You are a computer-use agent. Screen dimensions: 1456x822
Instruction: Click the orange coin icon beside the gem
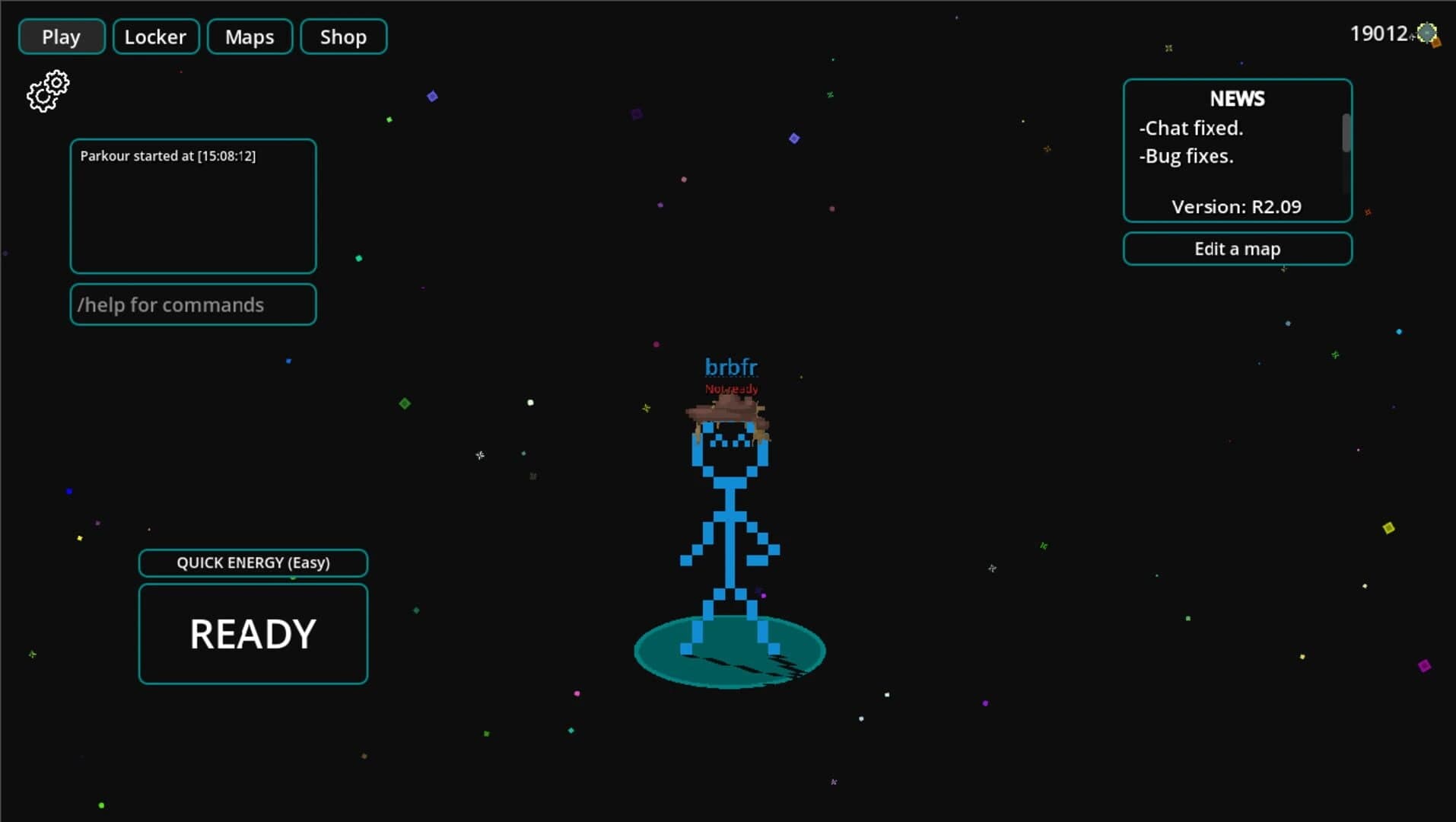pos(1436,44)
